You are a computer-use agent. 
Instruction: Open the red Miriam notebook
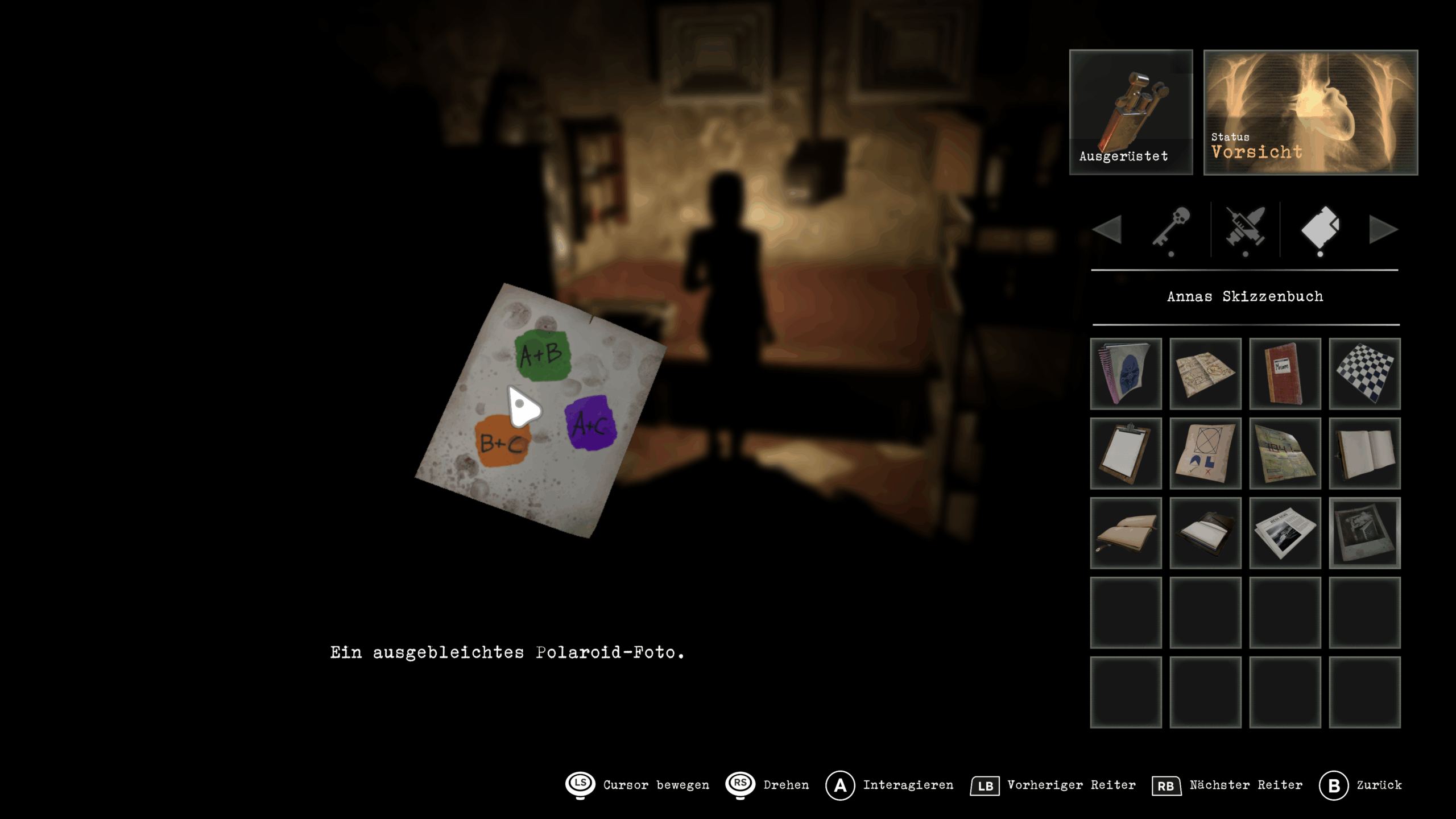coord(1284,374)
